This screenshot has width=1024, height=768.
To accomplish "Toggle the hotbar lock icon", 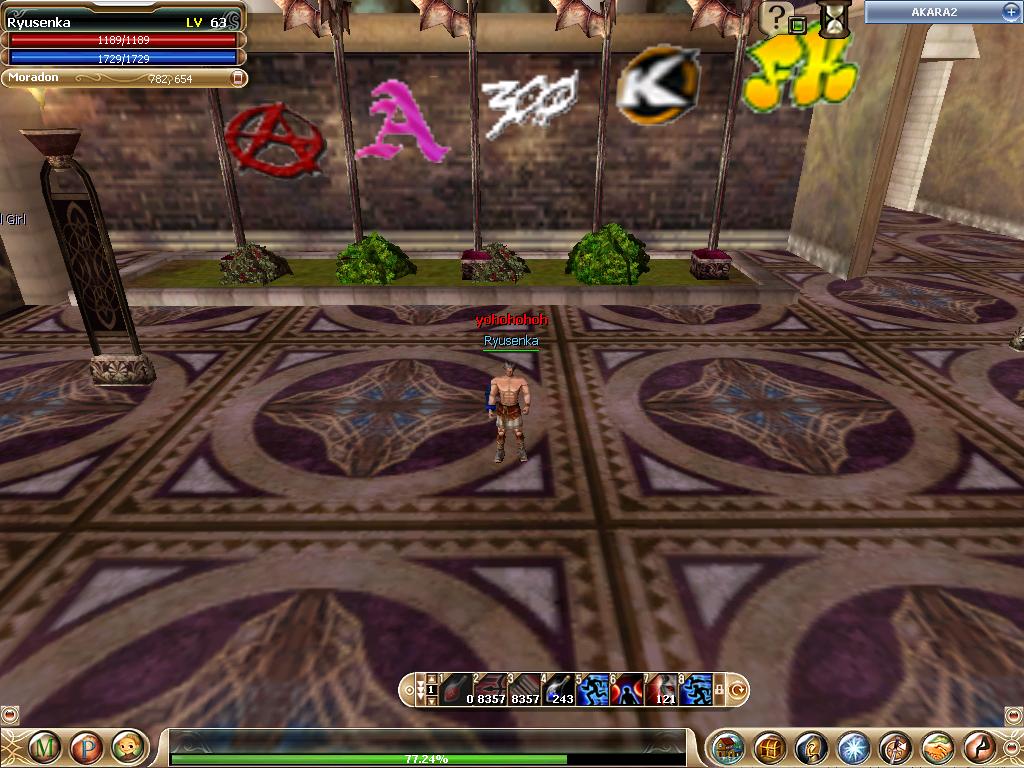I will 719,690.
